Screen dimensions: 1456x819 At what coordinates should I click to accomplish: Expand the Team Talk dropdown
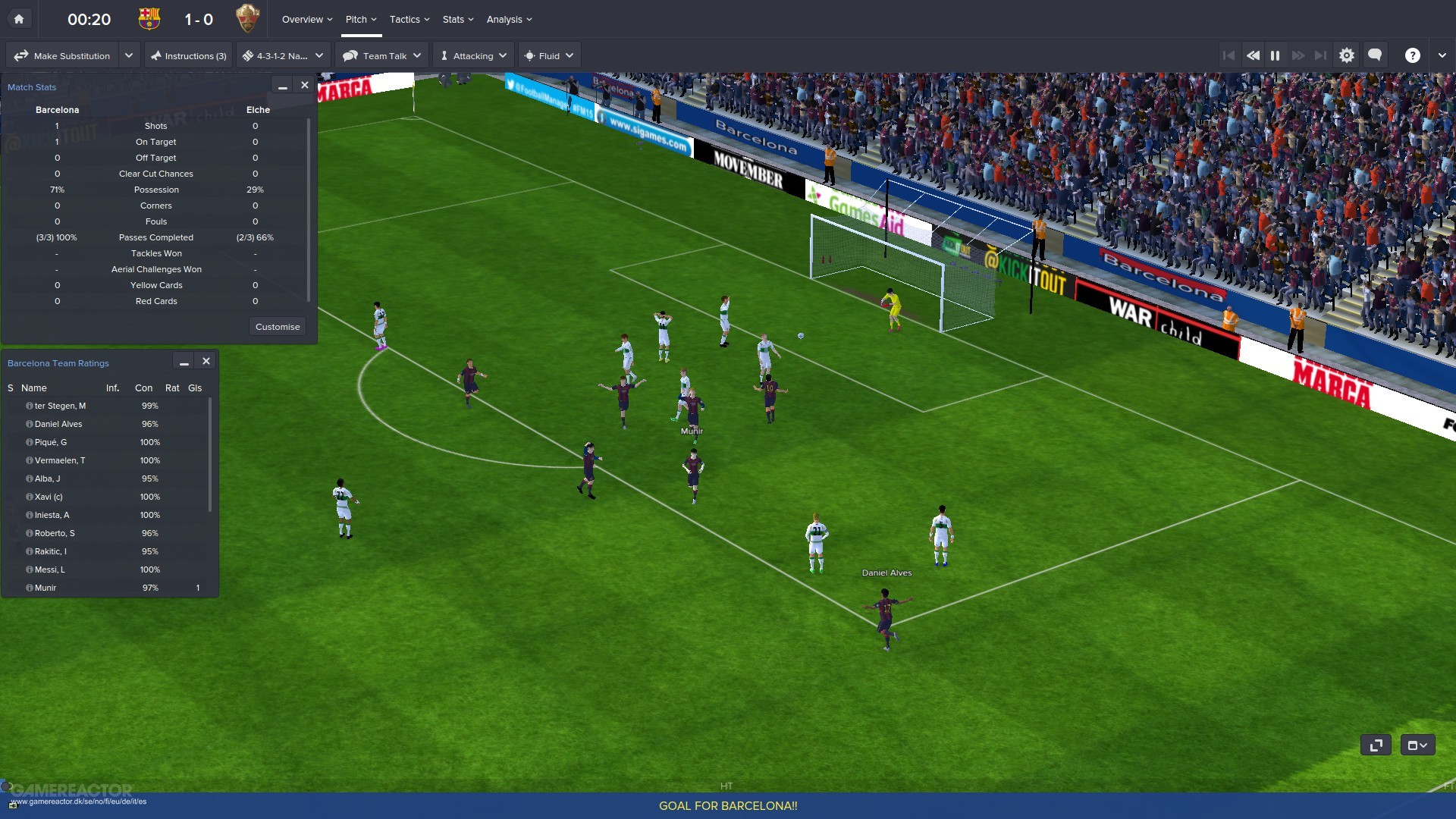418,55
